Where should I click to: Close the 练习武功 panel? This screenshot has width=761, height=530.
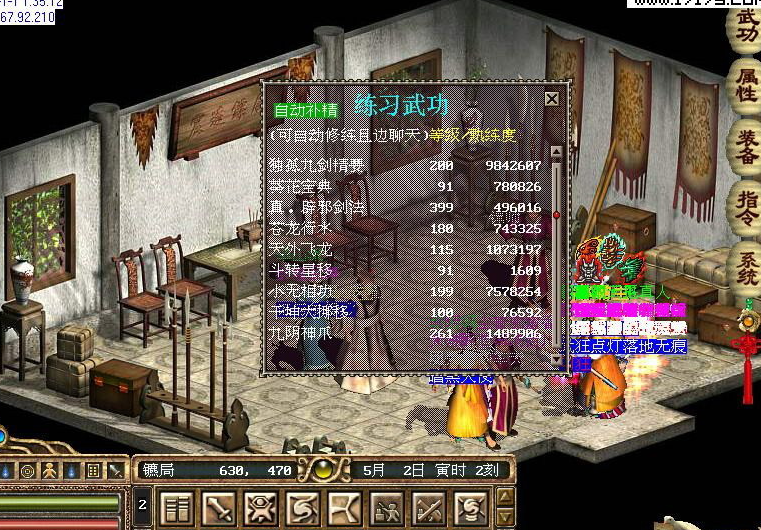(x=551, y=99)
